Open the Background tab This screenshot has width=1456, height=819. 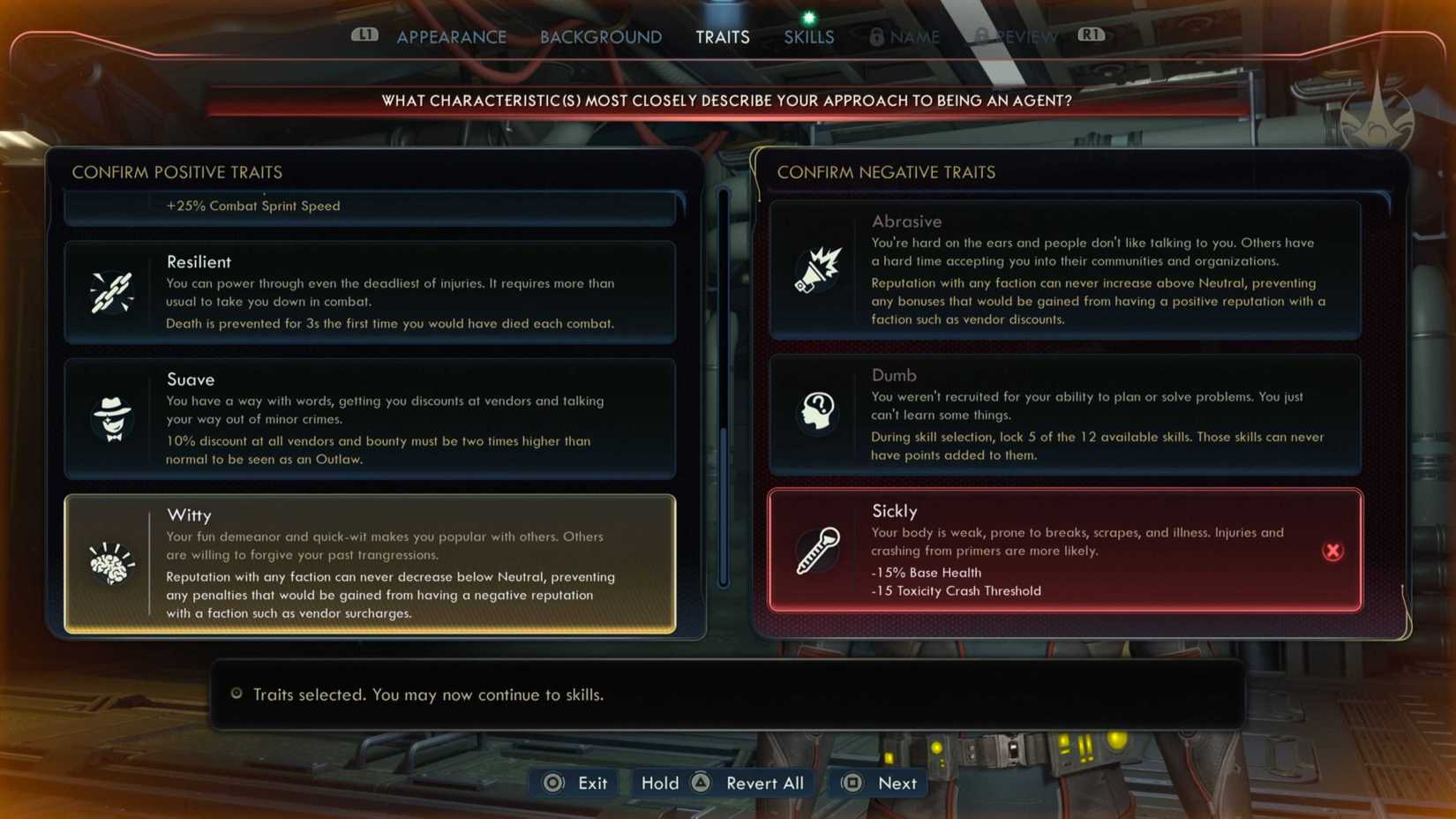600,37
